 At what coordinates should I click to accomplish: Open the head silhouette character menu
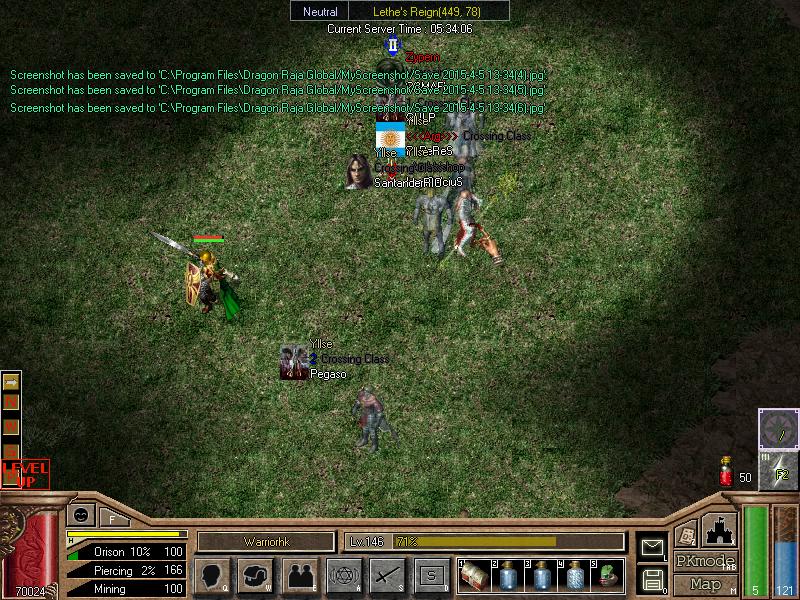pos(212,575)
